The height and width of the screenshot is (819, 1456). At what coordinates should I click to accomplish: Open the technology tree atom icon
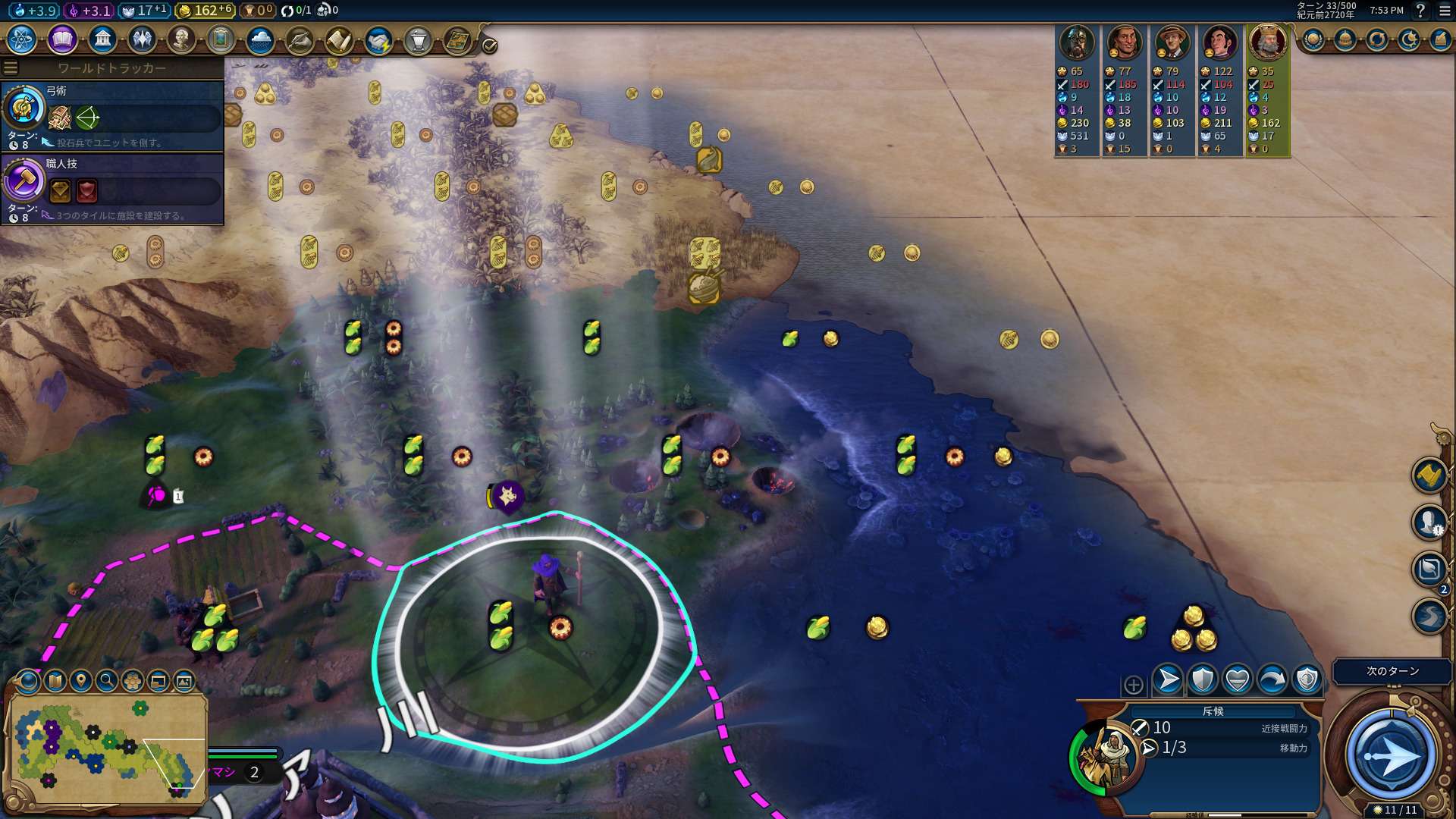pyautogui.click(x=22, y=39)
